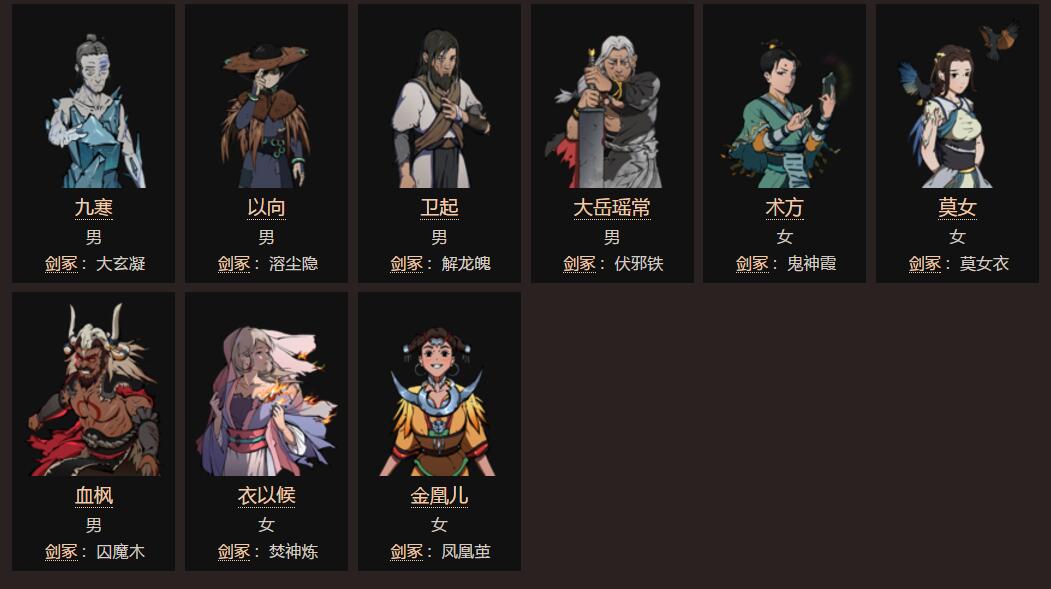Open the 衣以候 name link
1051x589 pixels.
266,496
